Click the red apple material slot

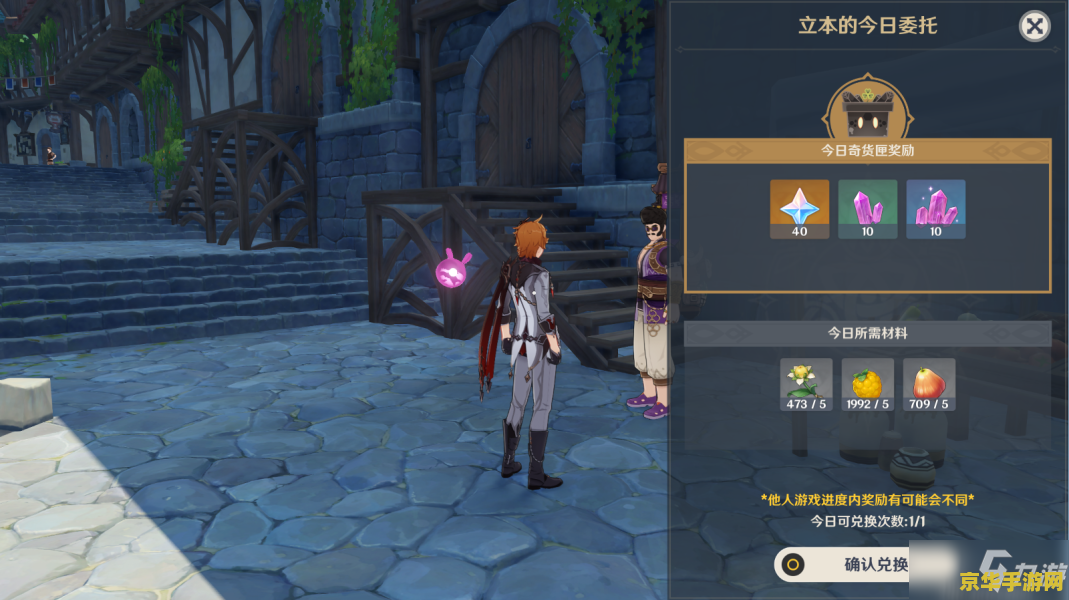coord(928,385)
